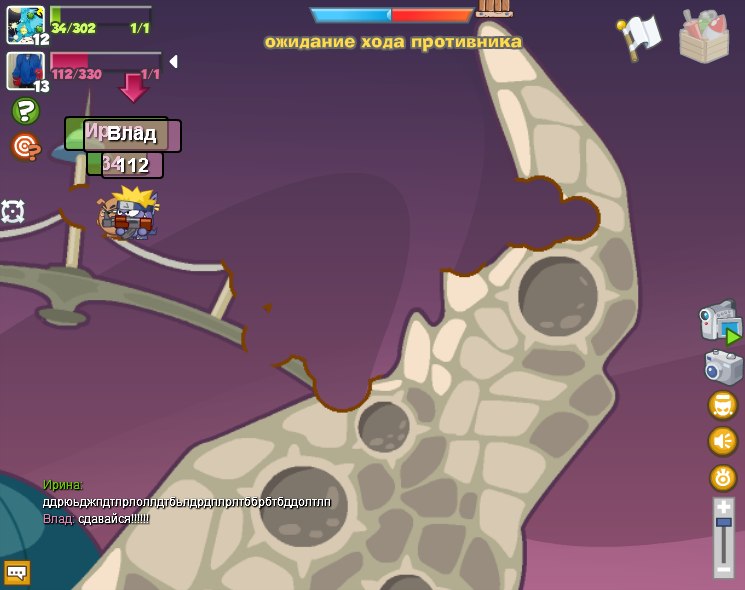
Task: Click the zoom slider handle
Action: (x=724, y=523)
